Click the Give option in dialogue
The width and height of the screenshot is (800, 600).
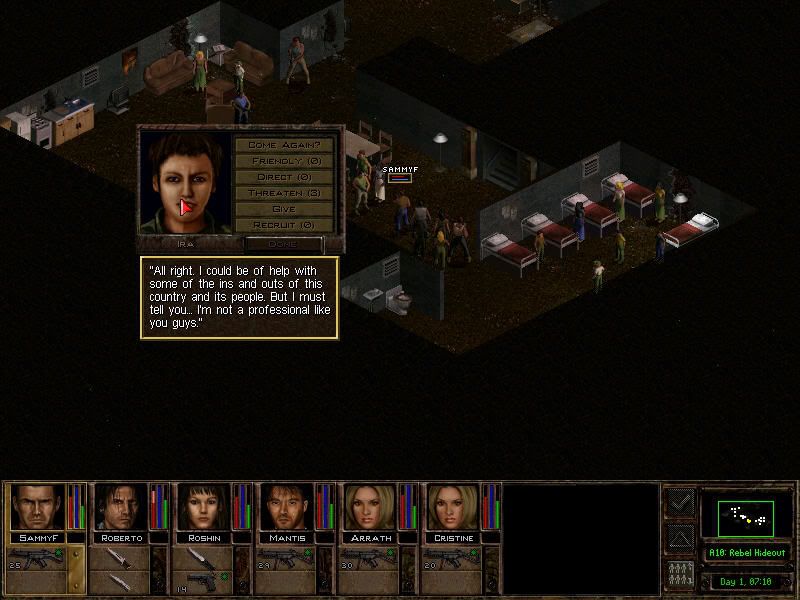pos(290,209)
